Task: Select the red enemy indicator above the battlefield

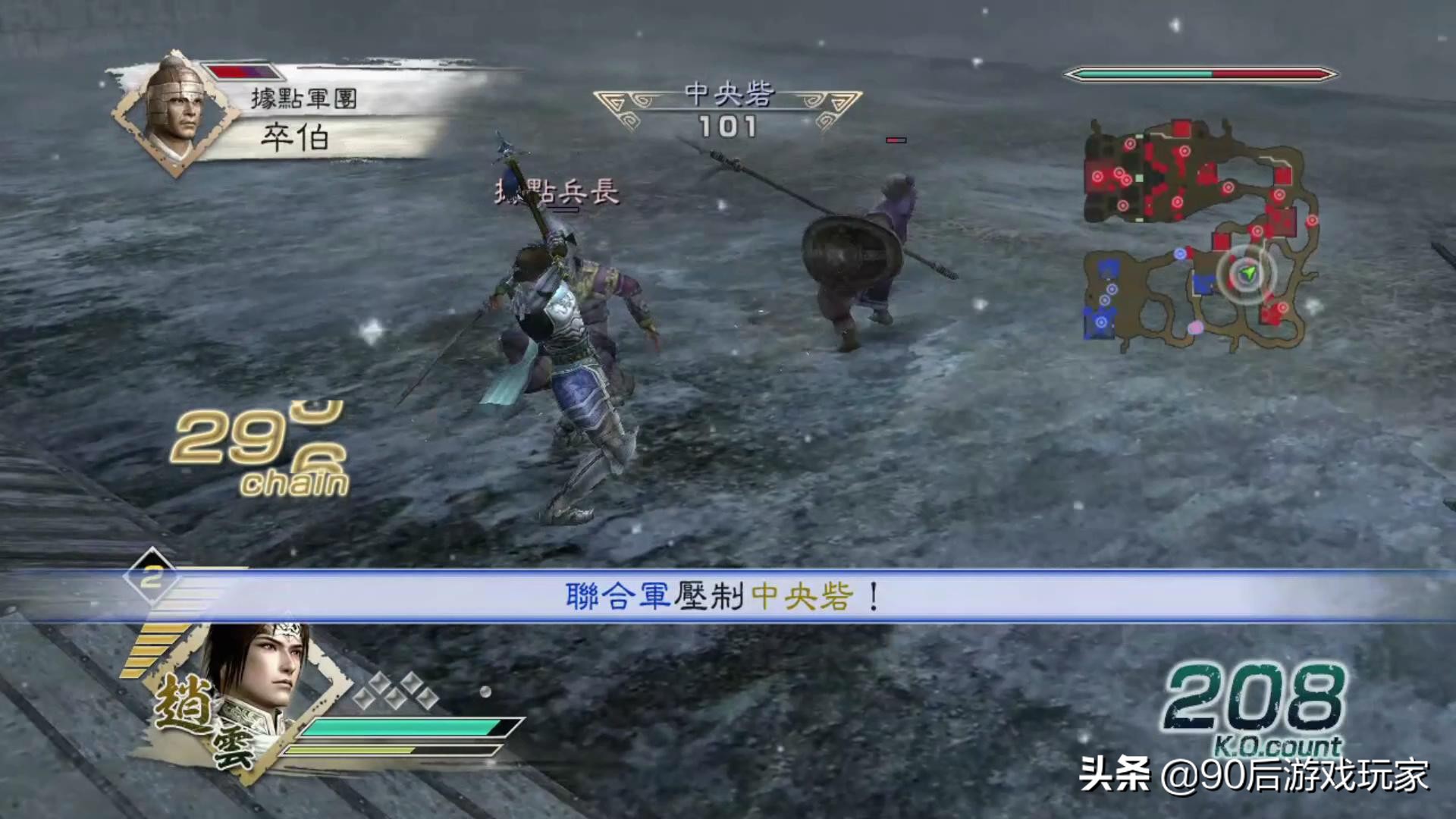Action: 895,140
